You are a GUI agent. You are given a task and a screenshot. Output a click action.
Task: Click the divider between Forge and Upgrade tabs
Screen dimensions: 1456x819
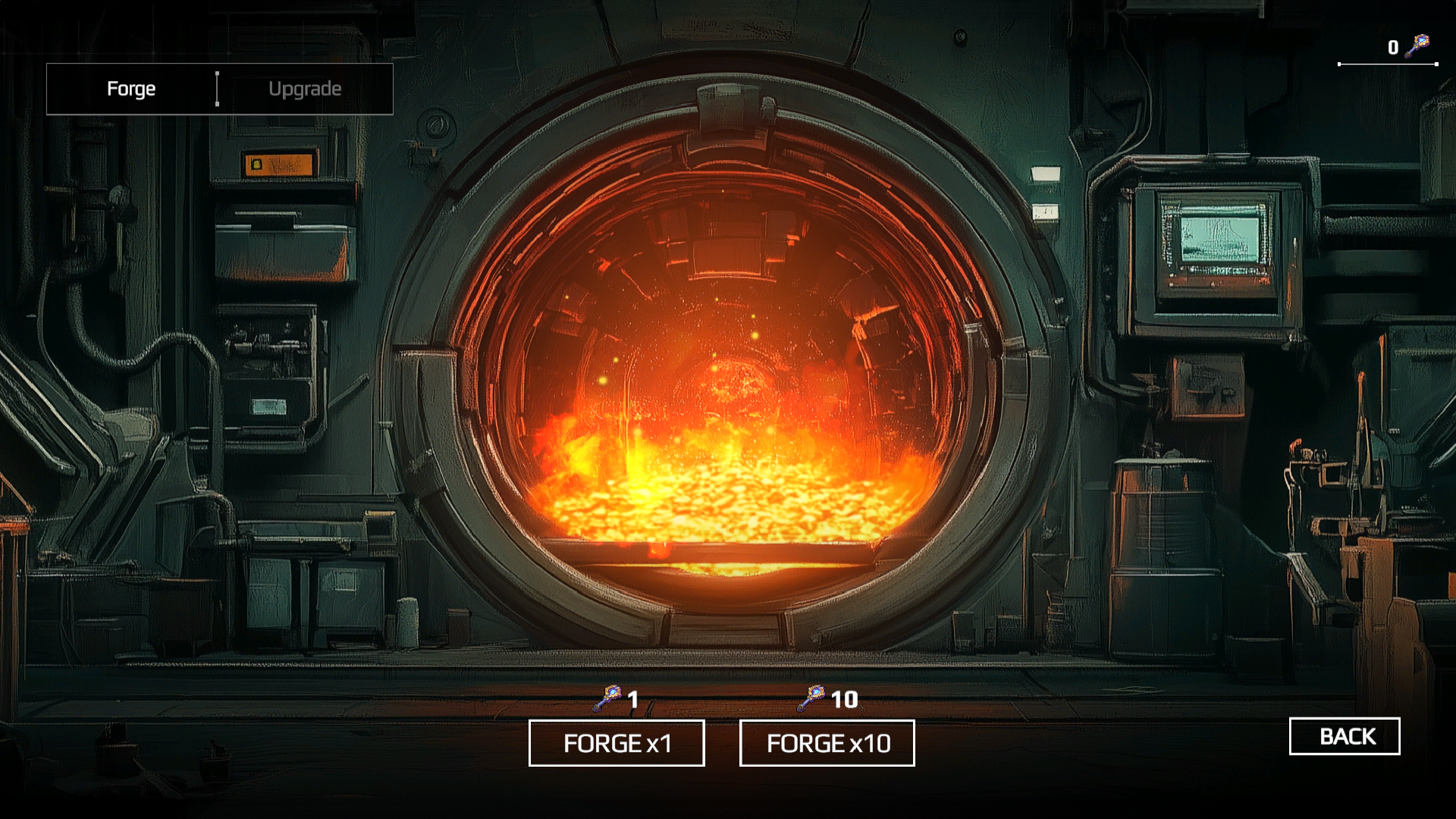(218, 89)
